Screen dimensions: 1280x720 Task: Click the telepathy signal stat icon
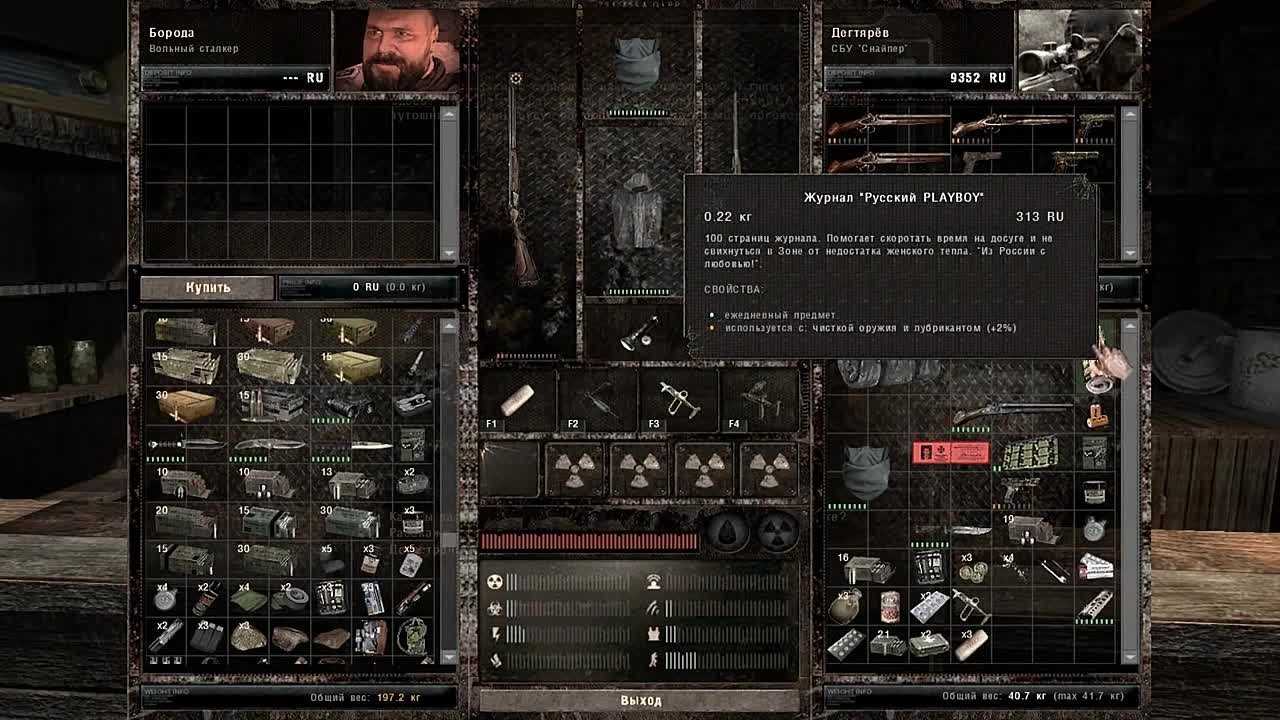(x=654, y=583)
